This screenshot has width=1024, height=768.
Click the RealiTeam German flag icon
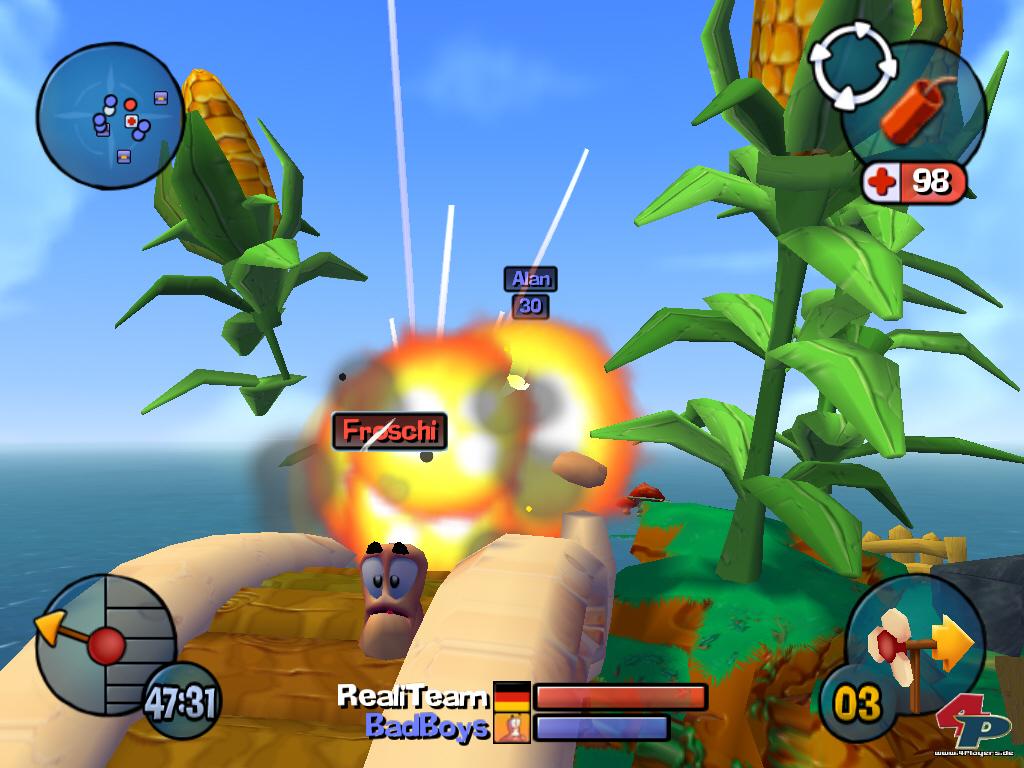(x=512, y=696)
